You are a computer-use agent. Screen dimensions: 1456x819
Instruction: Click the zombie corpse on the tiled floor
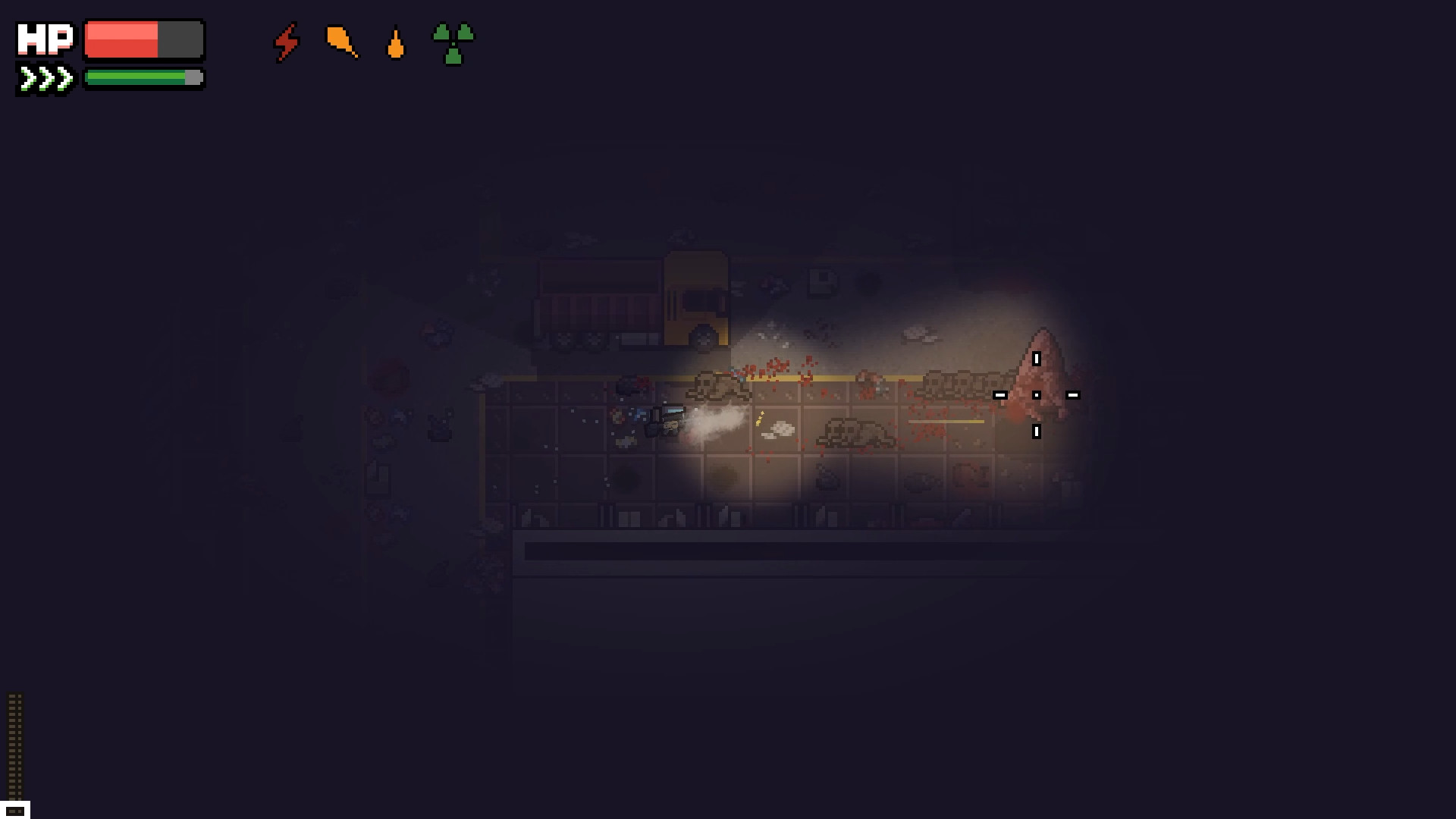857,432
